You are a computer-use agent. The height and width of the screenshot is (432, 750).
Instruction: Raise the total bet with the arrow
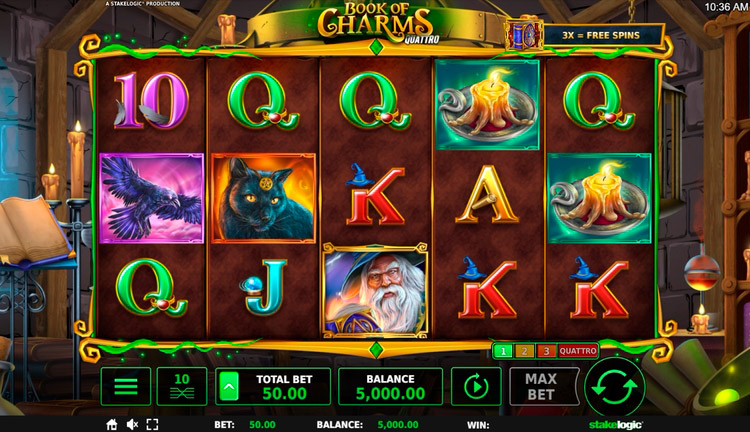click(229, 386)
